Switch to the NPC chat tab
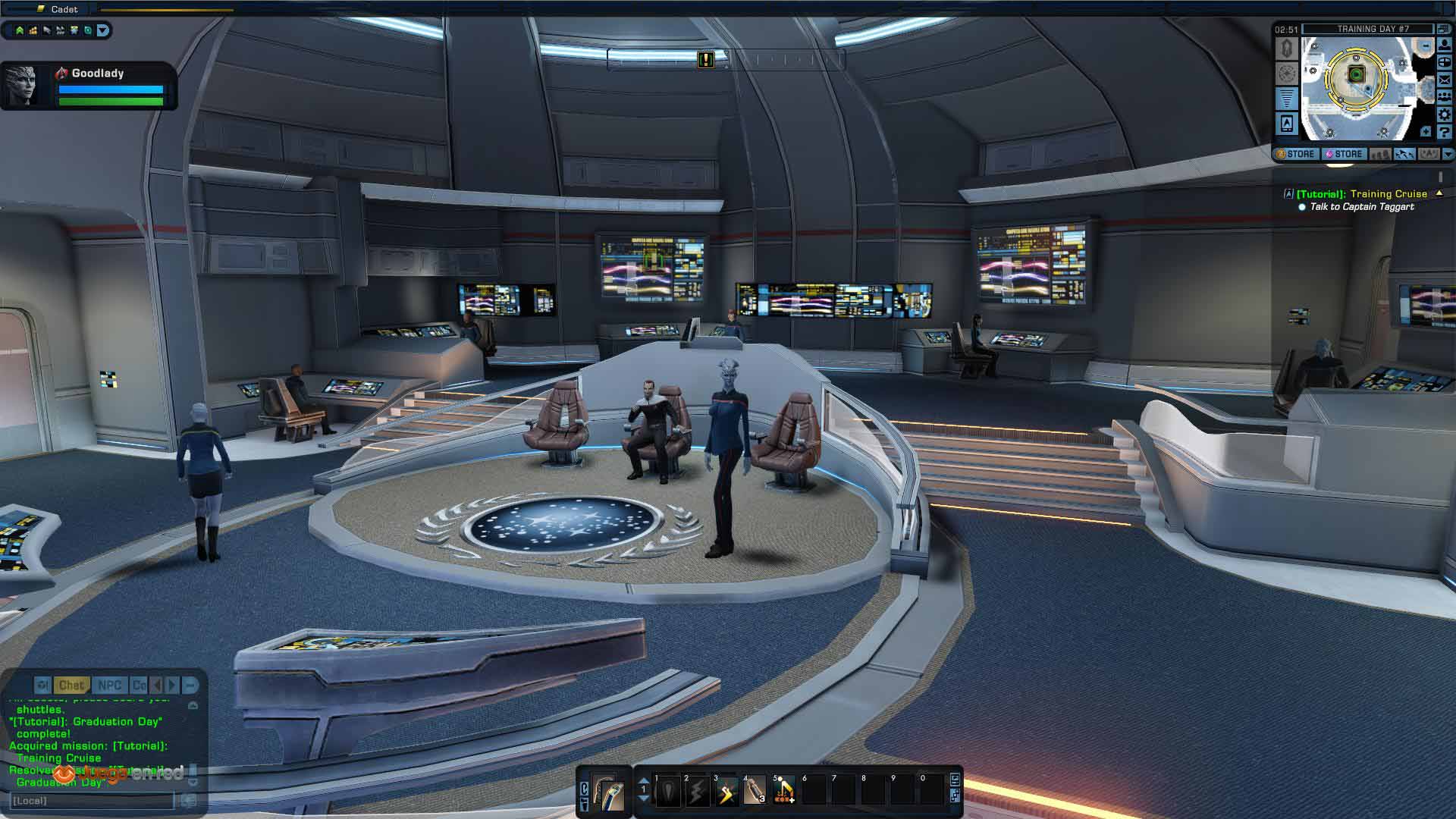Screen dimensions: 1456x819 coord(109,686)
